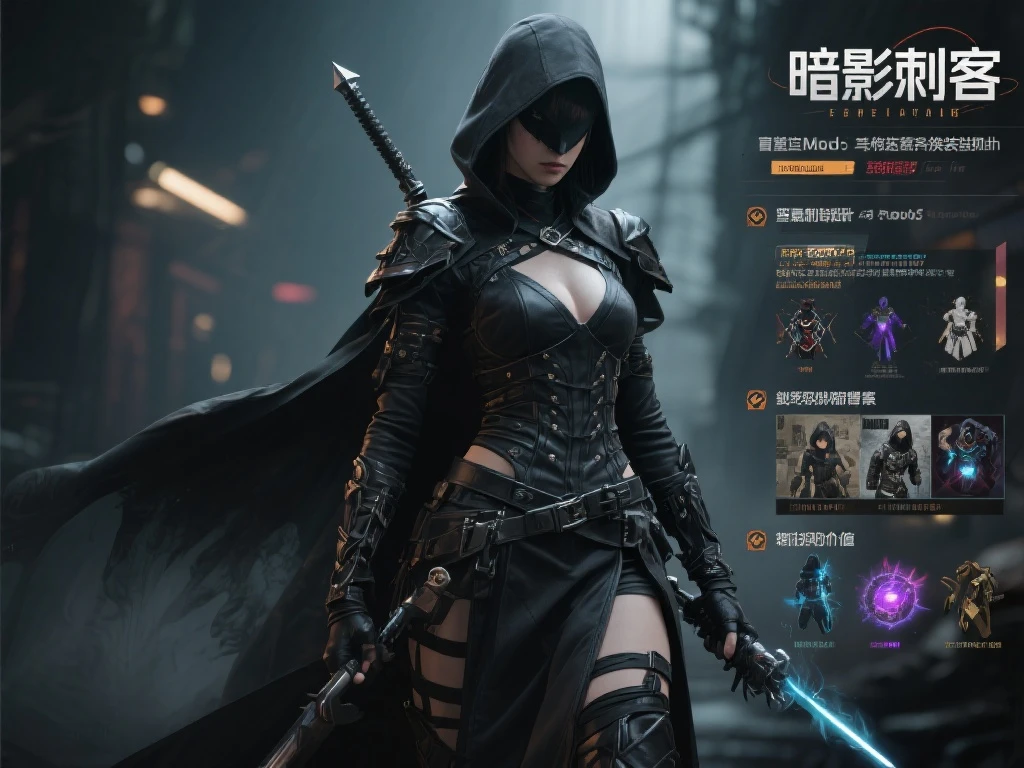This screenshot has height=768, width=1024.
Task: Select the golden armored figure icon
Action: coord(971,597)
